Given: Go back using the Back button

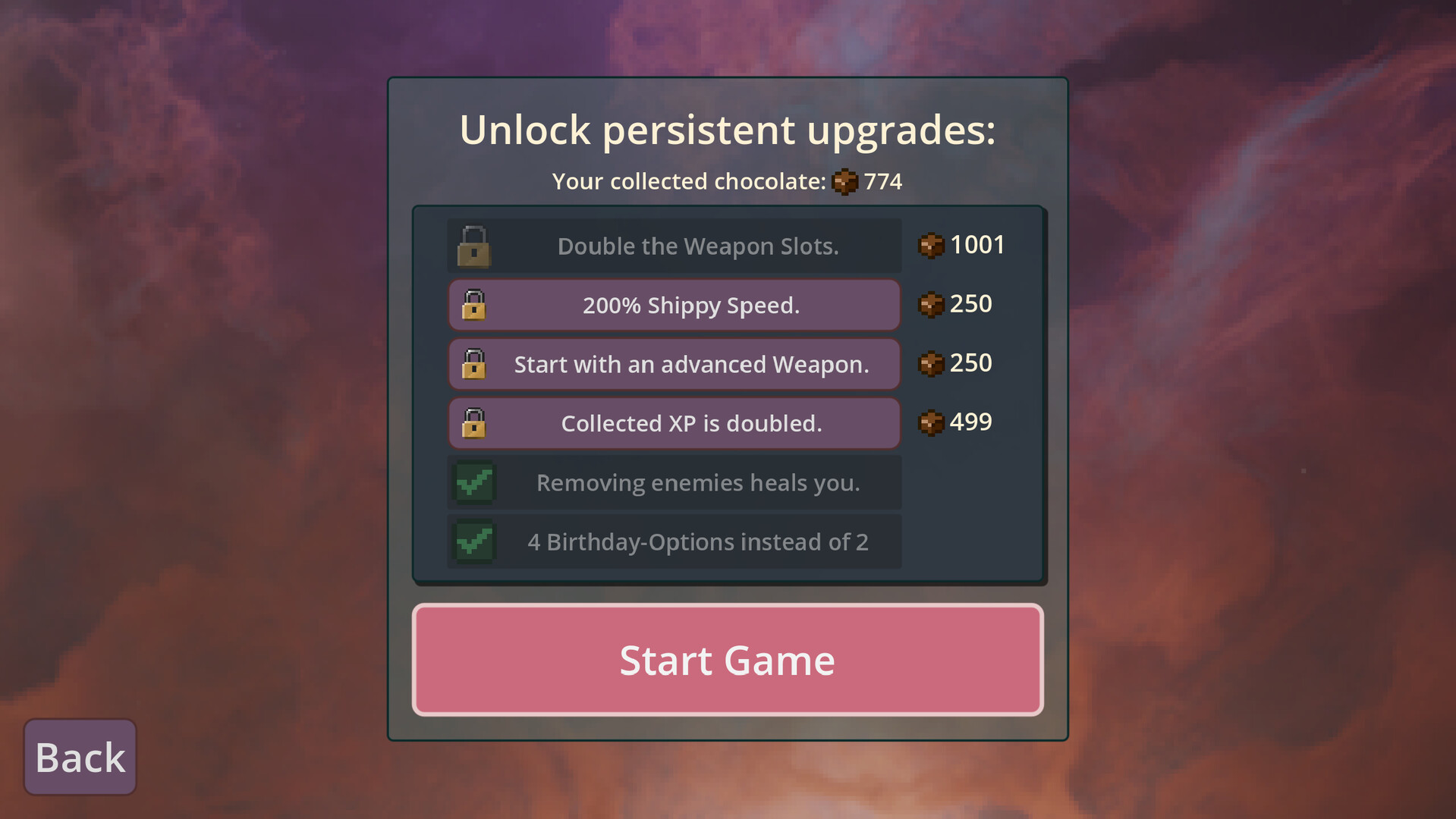Looking at the screenshot, I should click(x=79, y=756).
